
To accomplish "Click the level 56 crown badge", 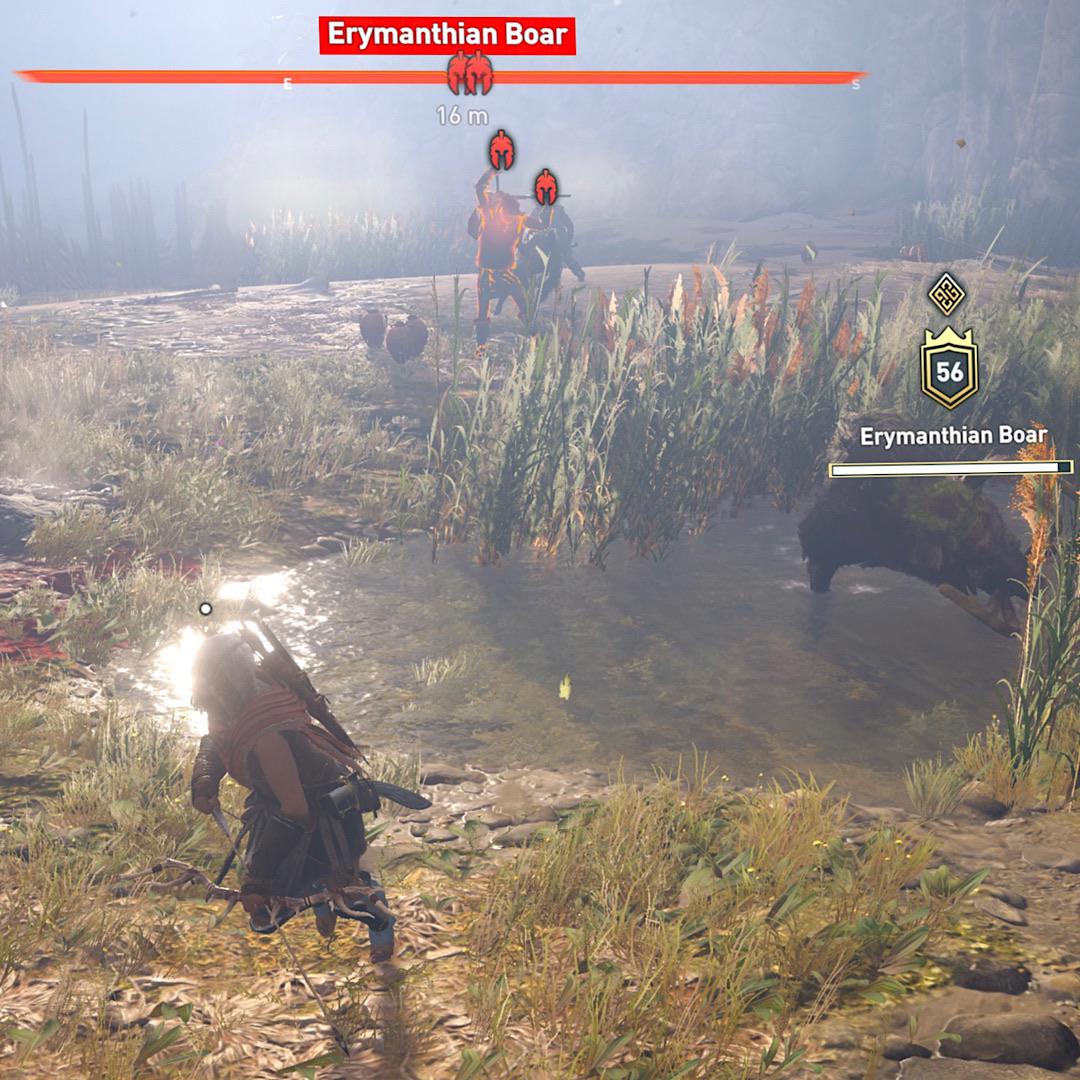I will pyautogui.click(x=949, y=372).
